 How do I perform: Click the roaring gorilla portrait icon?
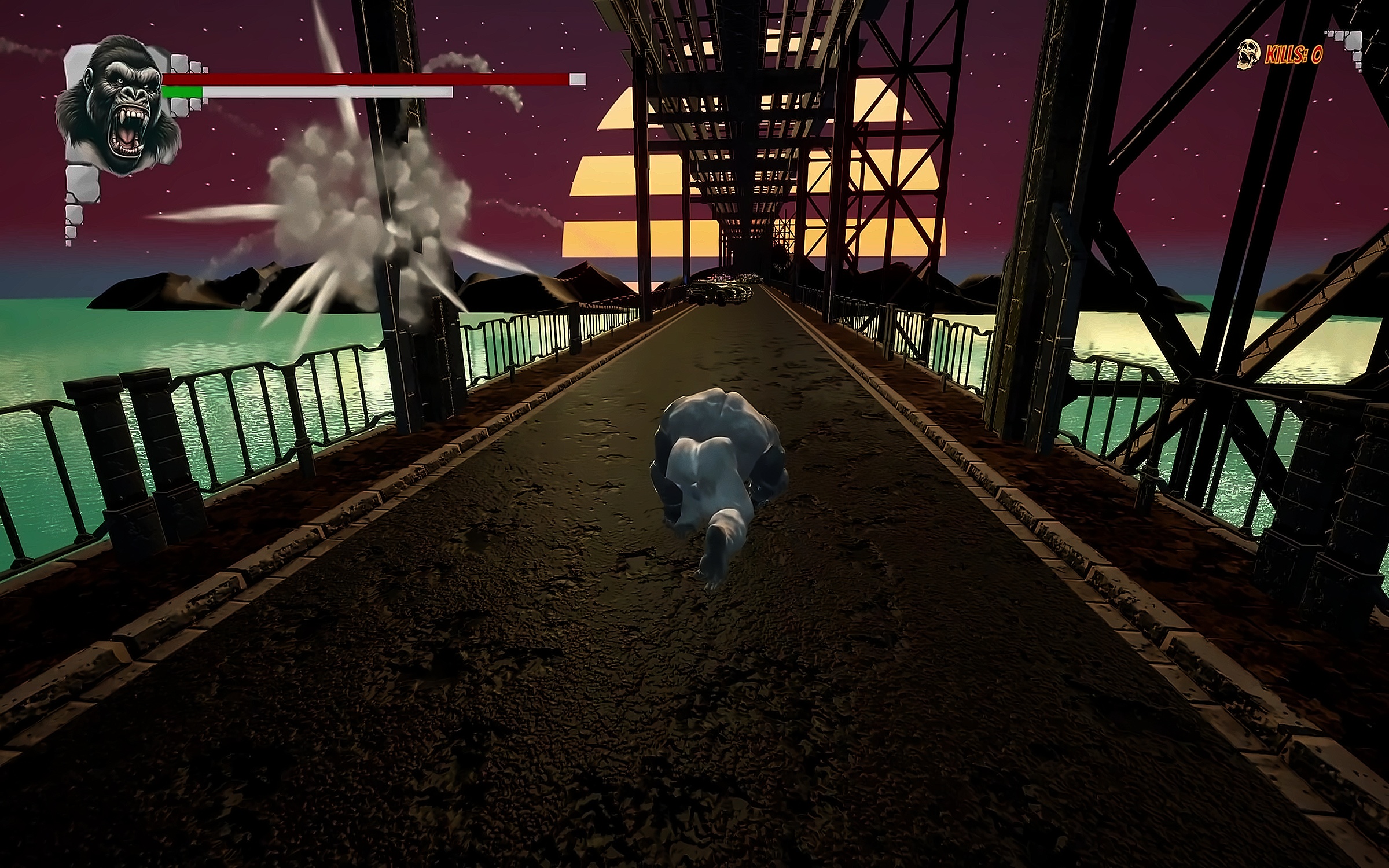118,104
